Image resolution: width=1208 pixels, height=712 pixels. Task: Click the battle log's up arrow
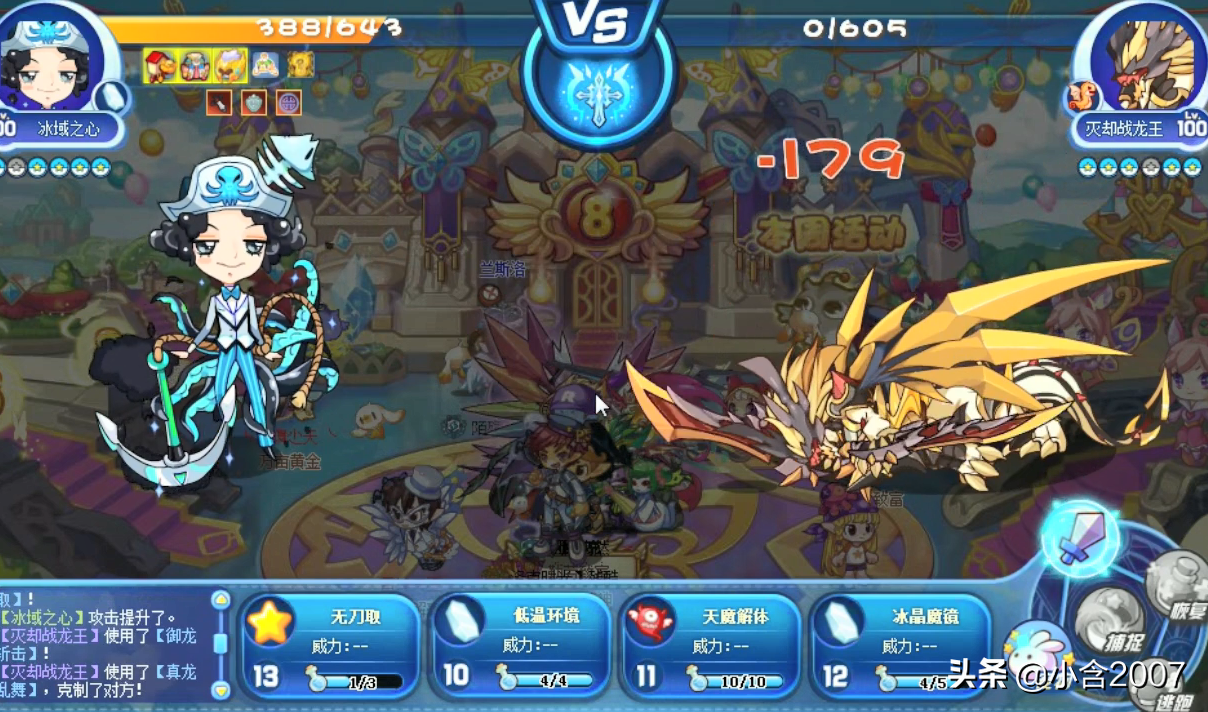pos(221,600)
